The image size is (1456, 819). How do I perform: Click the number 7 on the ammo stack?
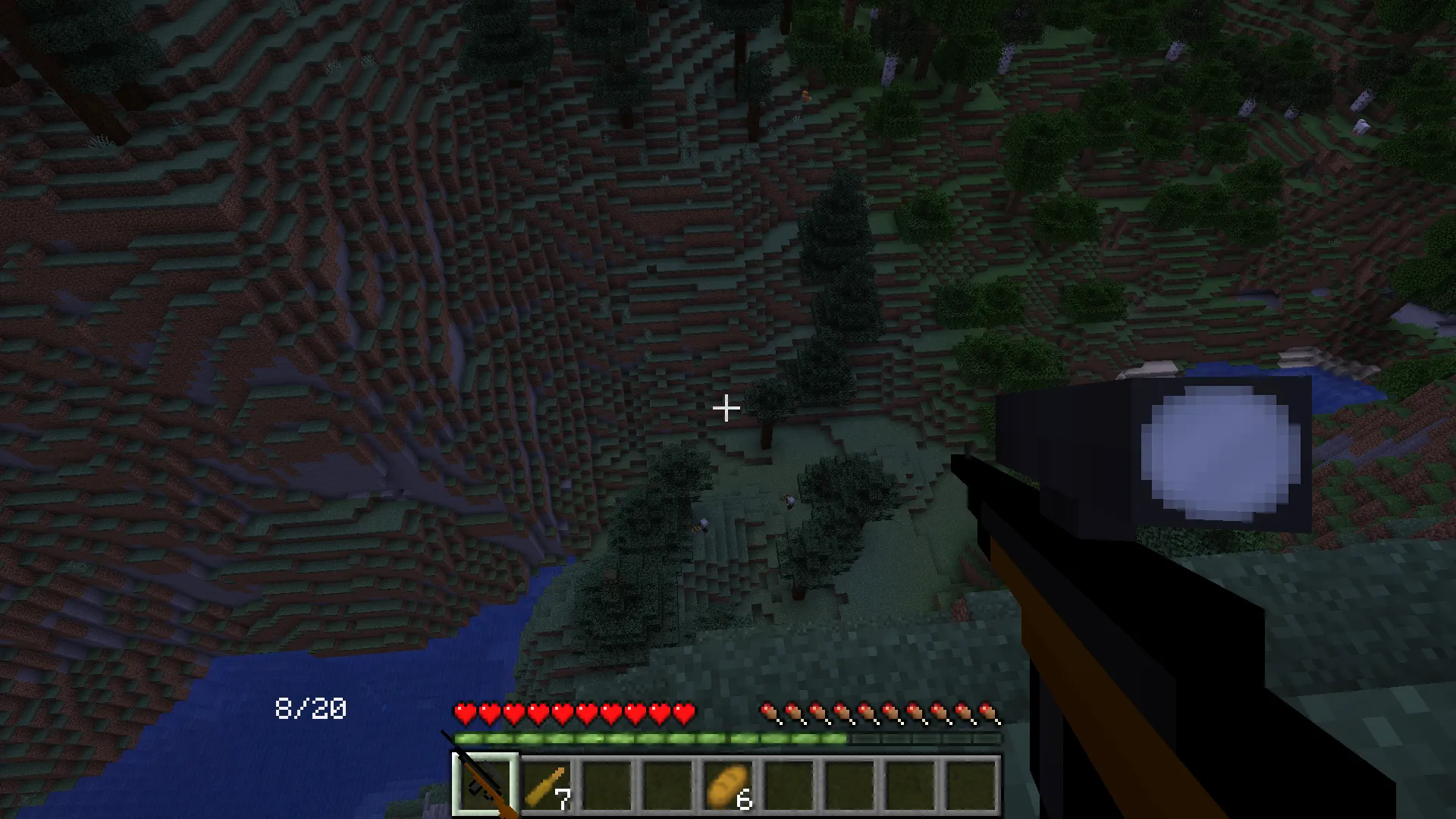(x=564, y=799)
